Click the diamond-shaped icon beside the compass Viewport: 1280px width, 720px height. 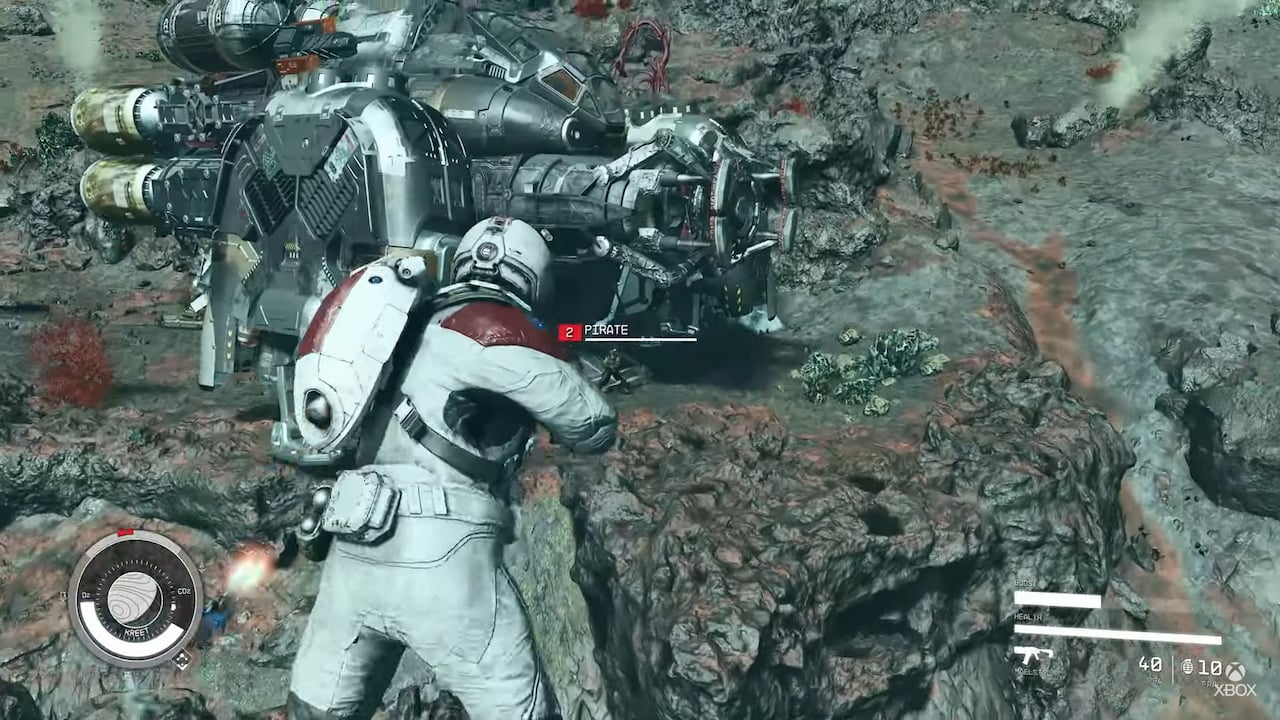pos(181,660)
